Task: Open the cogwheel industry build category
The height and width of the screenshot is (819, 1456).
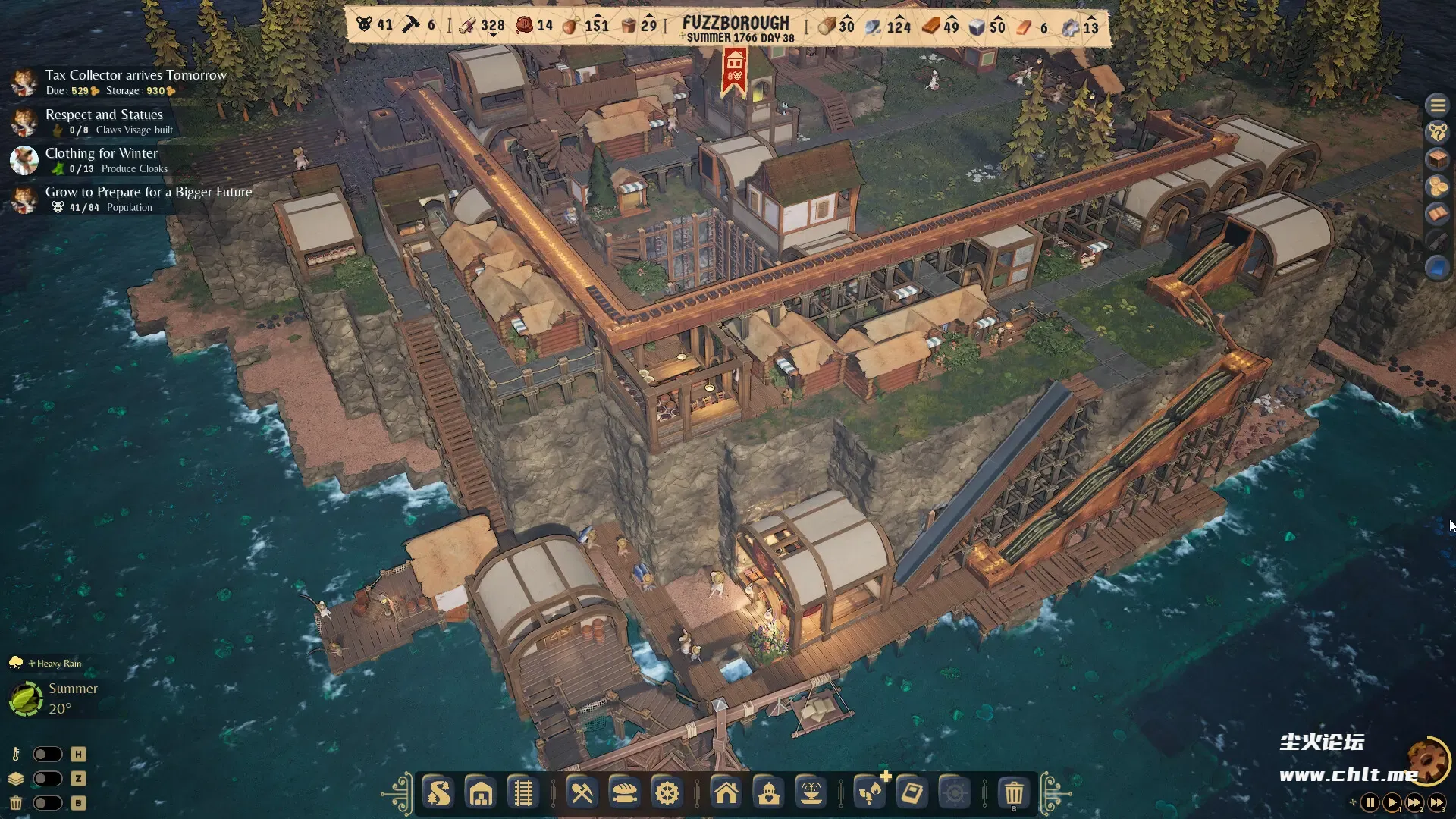Action: pyautogui.click(x=667, y=793)
